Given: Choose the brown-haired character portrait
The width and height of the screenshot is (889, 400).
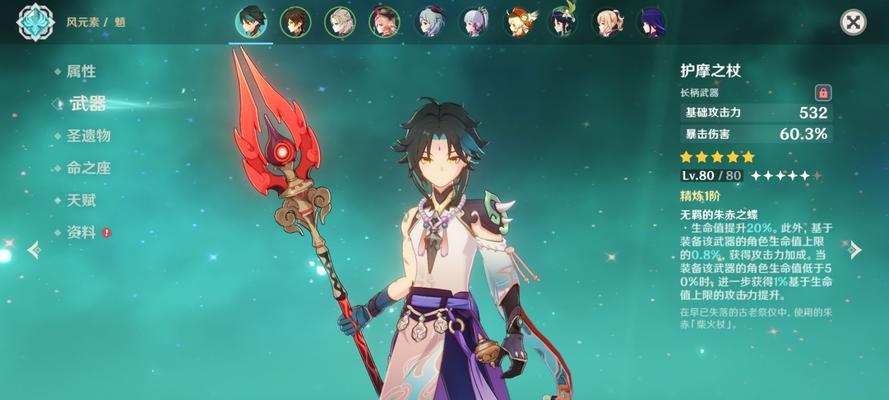Looking at the screenshot, I should pyautogui.click(x=295, y=21).
